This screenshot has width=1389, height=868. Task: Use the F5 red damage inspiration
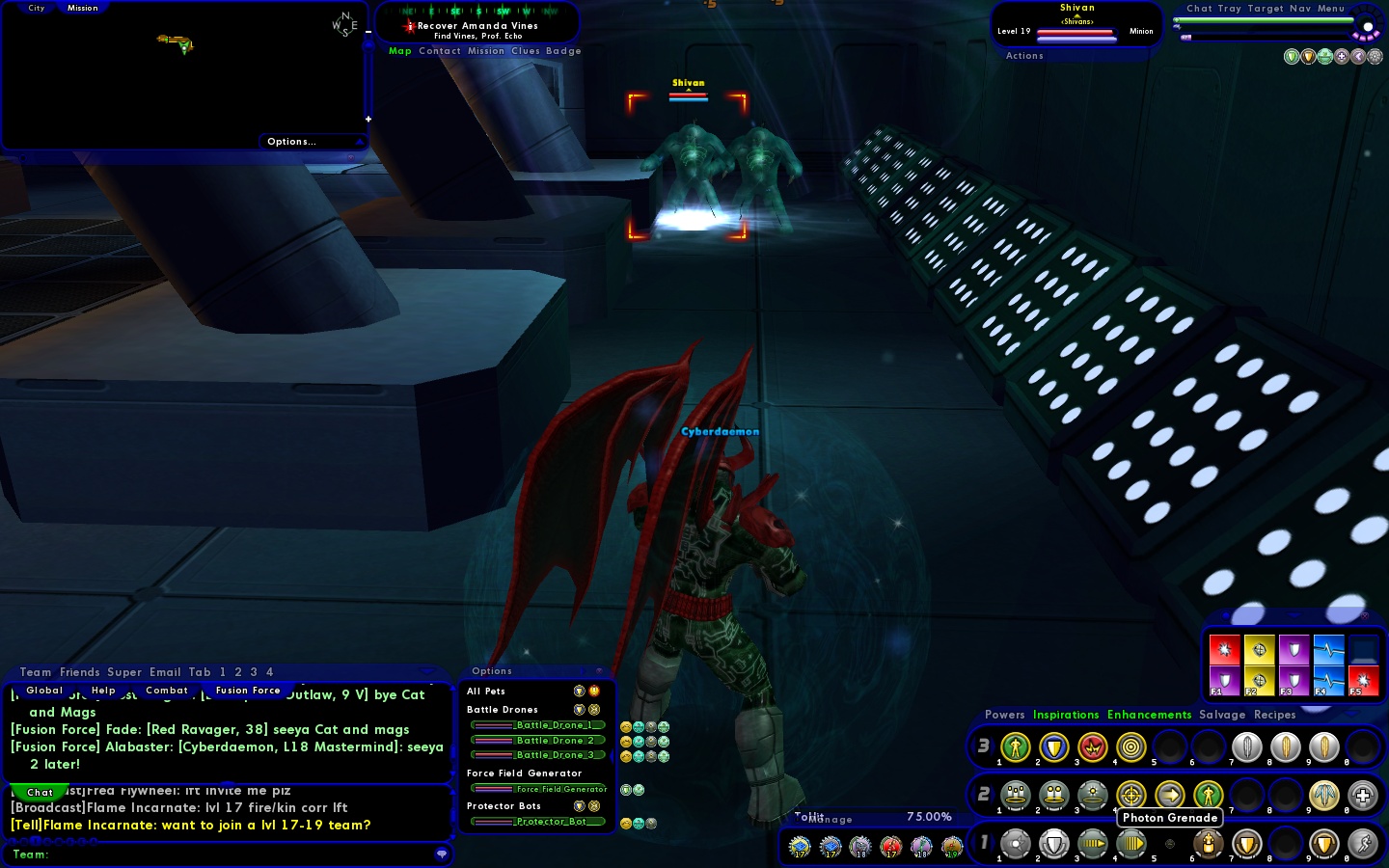(1363, 681)
